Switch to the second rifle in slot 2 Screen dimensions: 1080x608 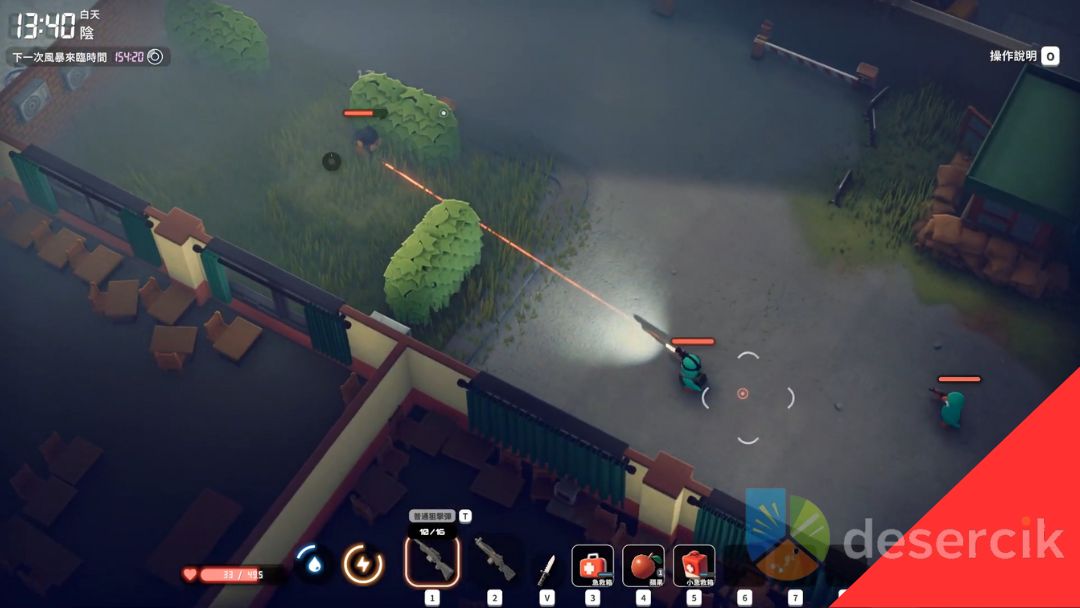coord(494,561)
